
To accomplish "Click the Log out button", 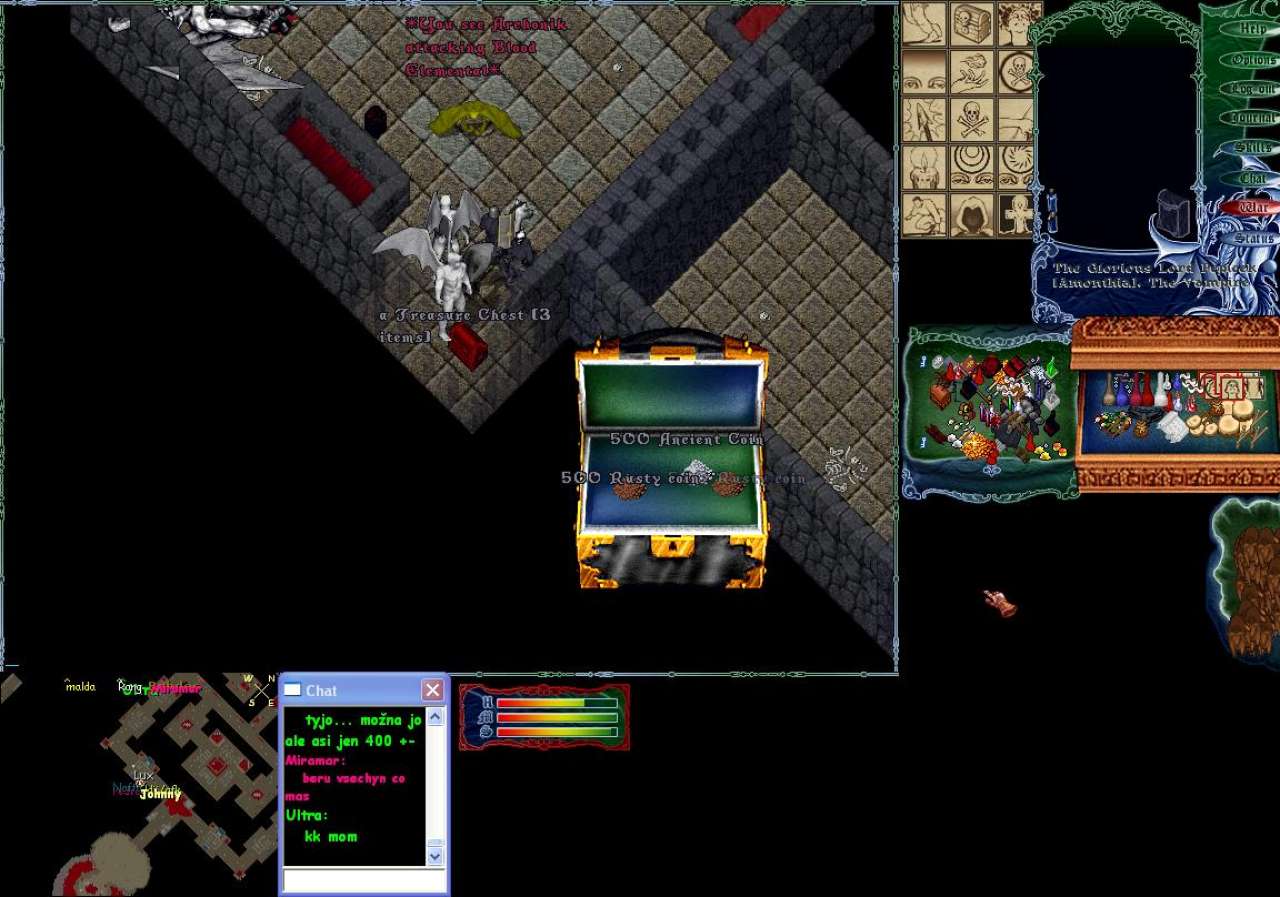I will point(1253,89).
